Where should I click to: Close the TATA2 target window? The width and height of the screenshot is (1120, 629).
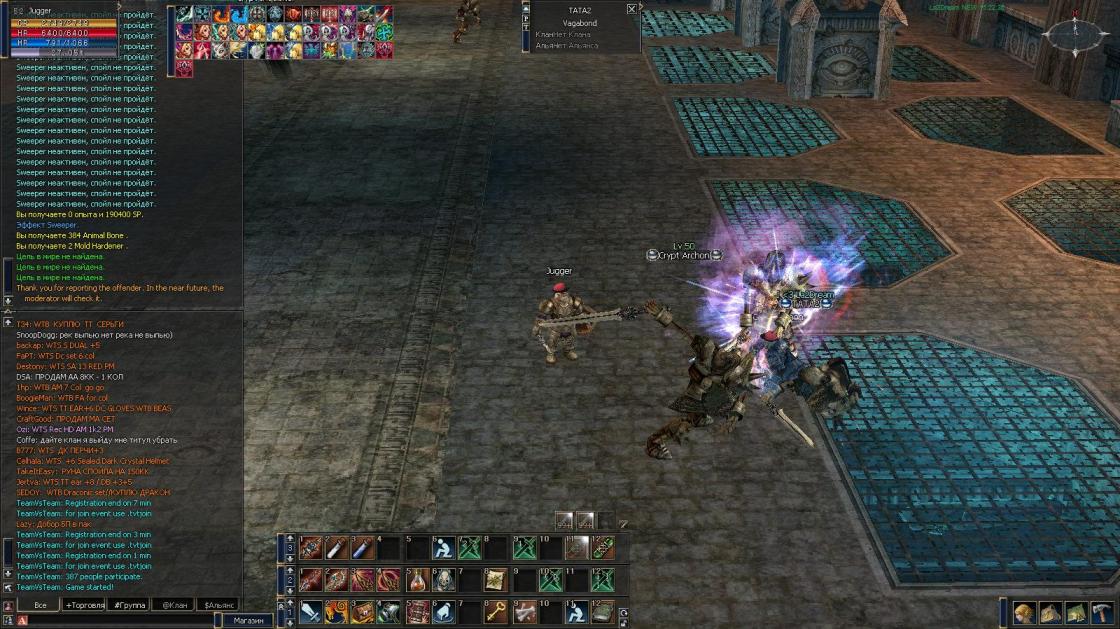(x=631, y=9)
